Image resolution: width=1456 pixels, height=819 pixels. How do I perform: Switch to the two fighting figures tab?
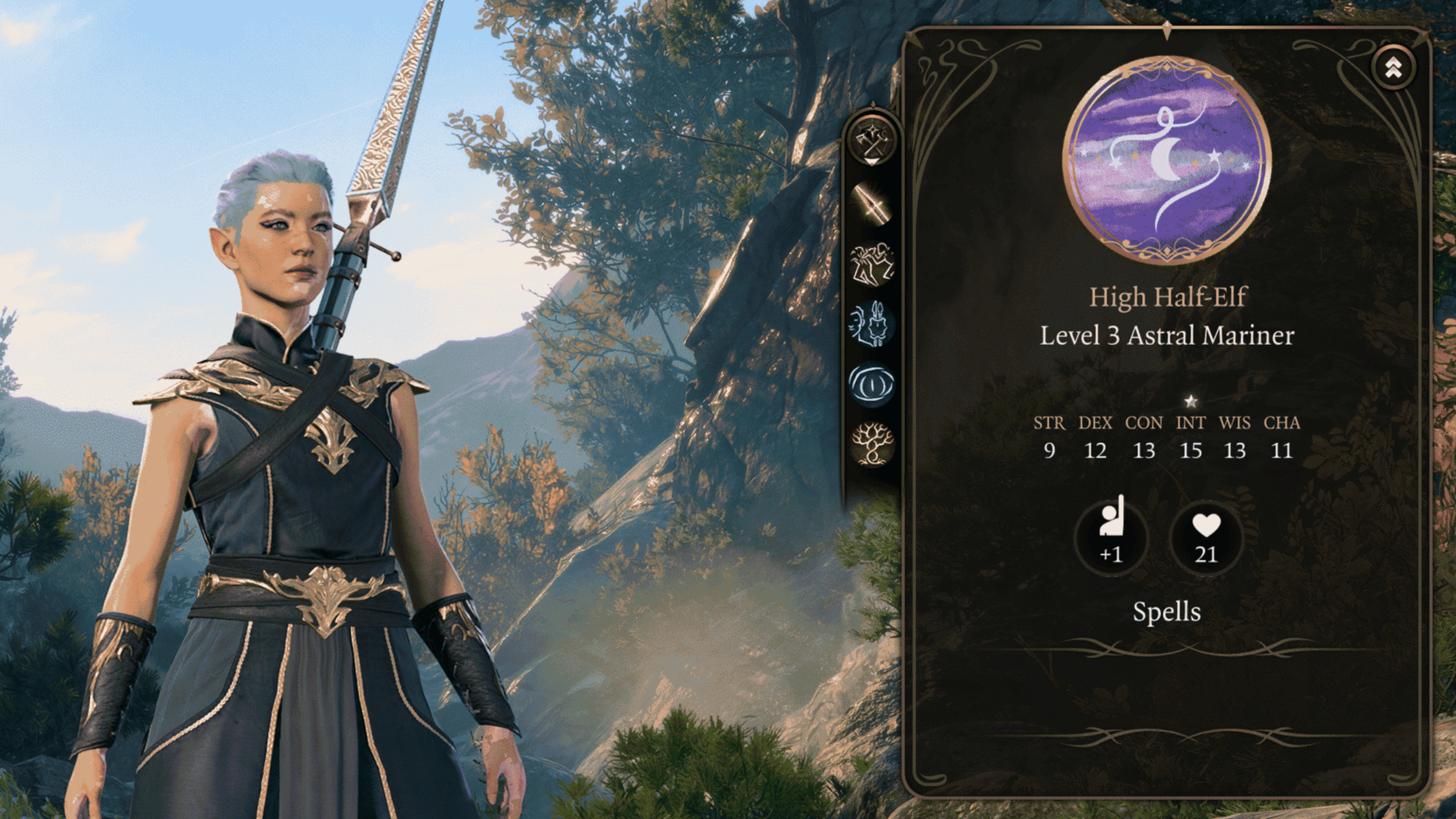click(872, 264)
